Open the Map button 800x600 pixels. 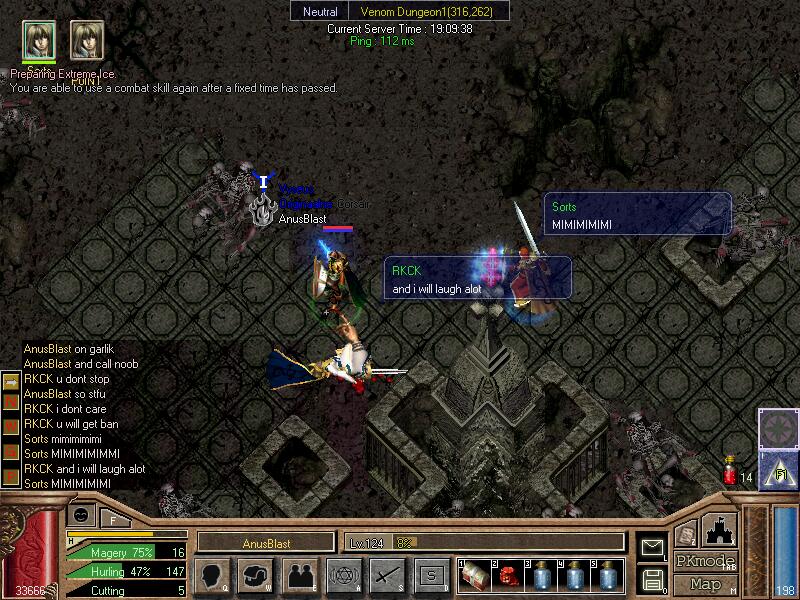(705, 584)
